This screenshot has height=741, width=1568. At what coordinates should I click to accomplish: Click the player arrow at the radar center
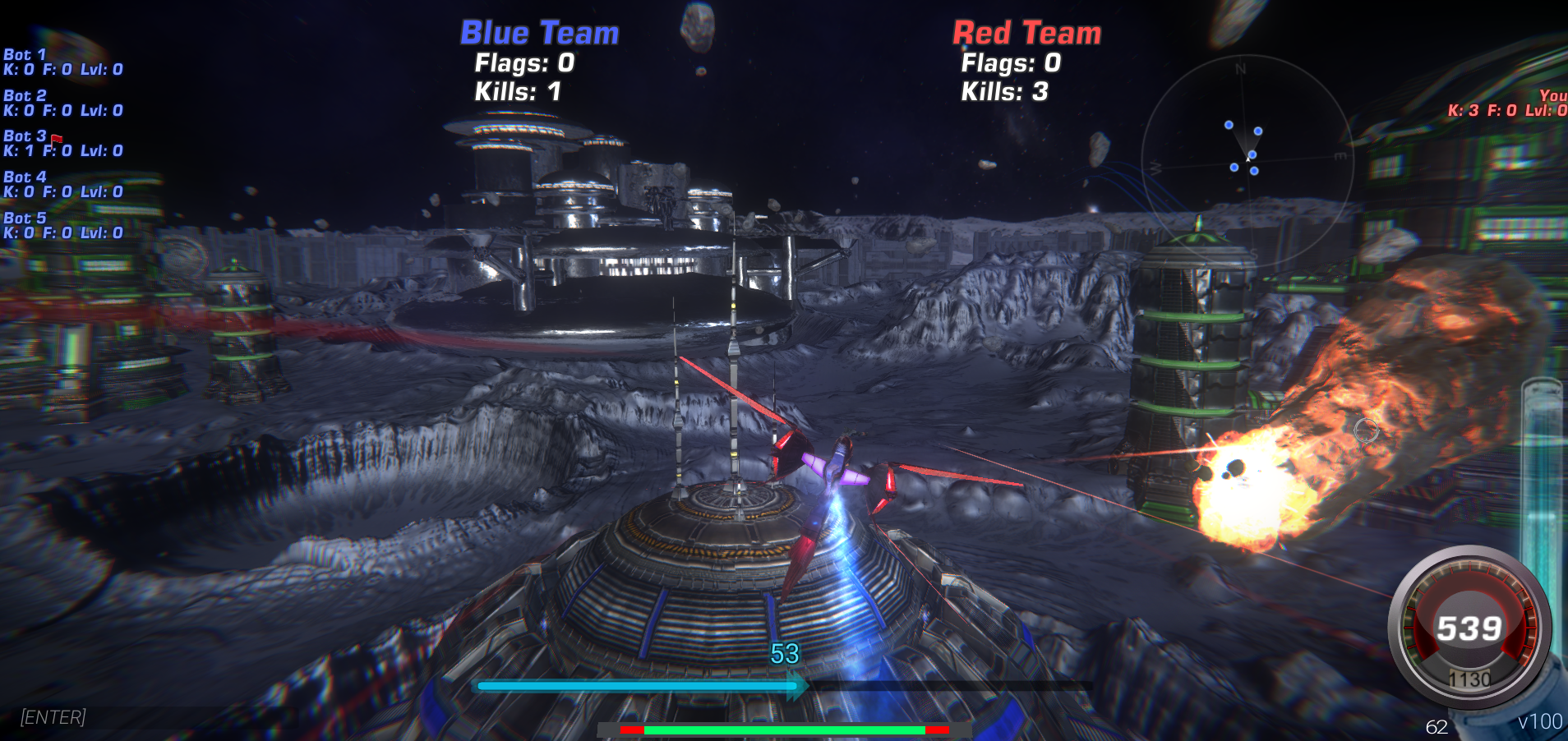point(1248,159)
